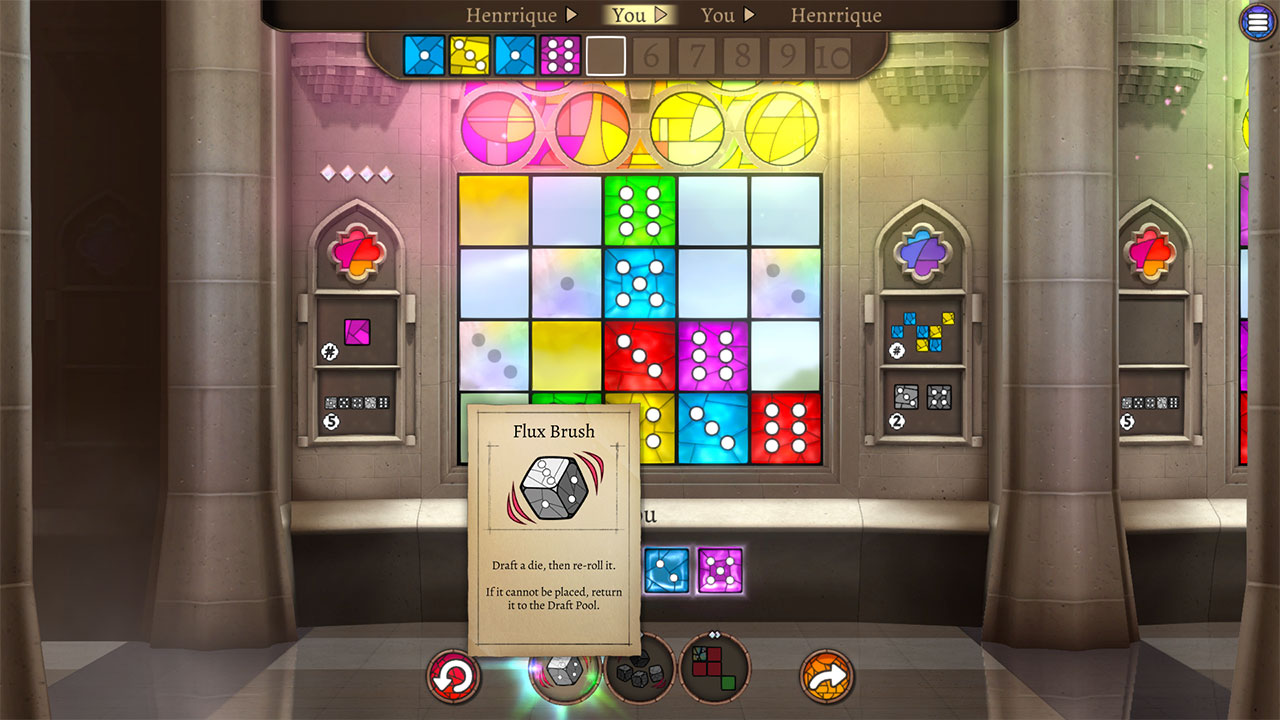Click the arrow beside the first Henrrique name
The image size is (1280, 720).
point(571,14)
